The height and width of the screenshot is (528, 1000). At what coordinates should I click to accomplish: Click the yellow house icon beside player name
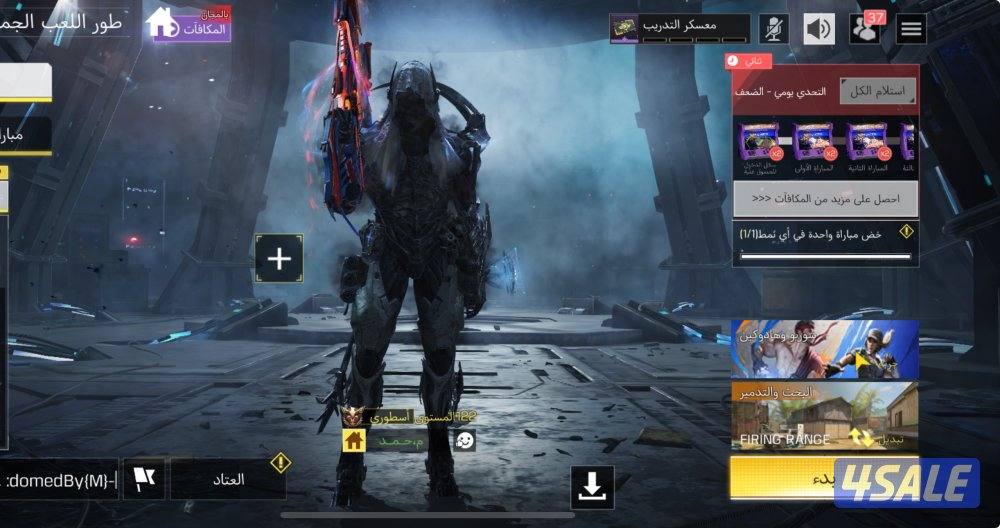(x=353, y=441)
